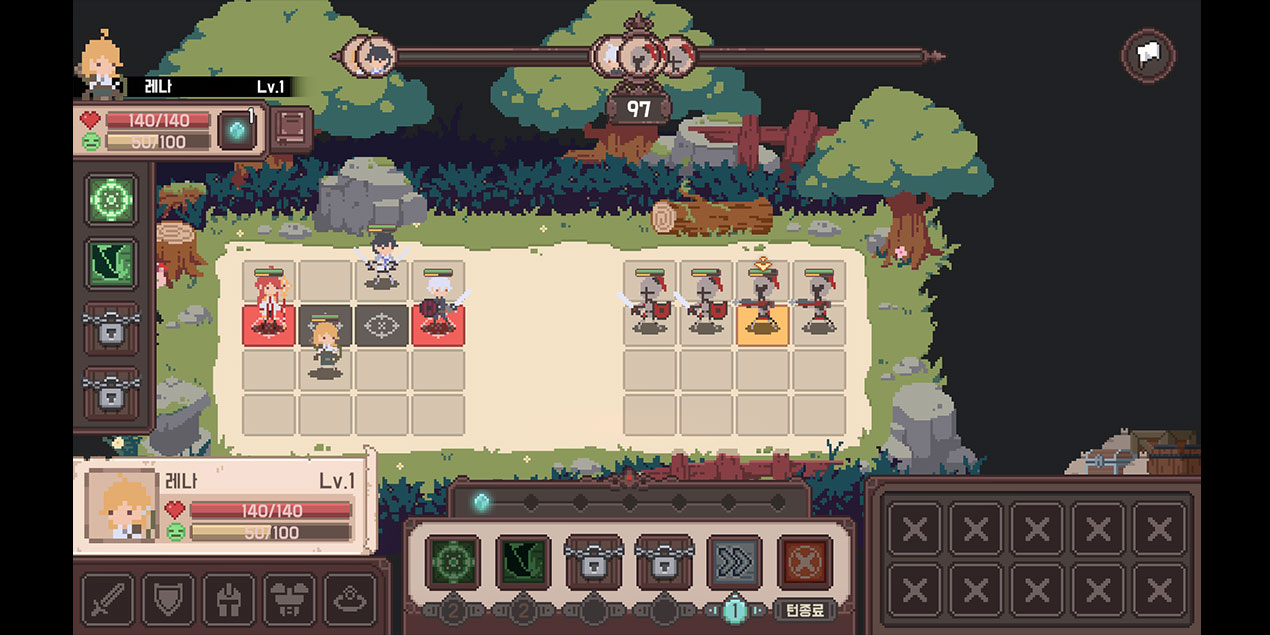Use the green slash skill in bottom action bar
The width and height of the screenshot is (1270, 635).
[523, 562]
